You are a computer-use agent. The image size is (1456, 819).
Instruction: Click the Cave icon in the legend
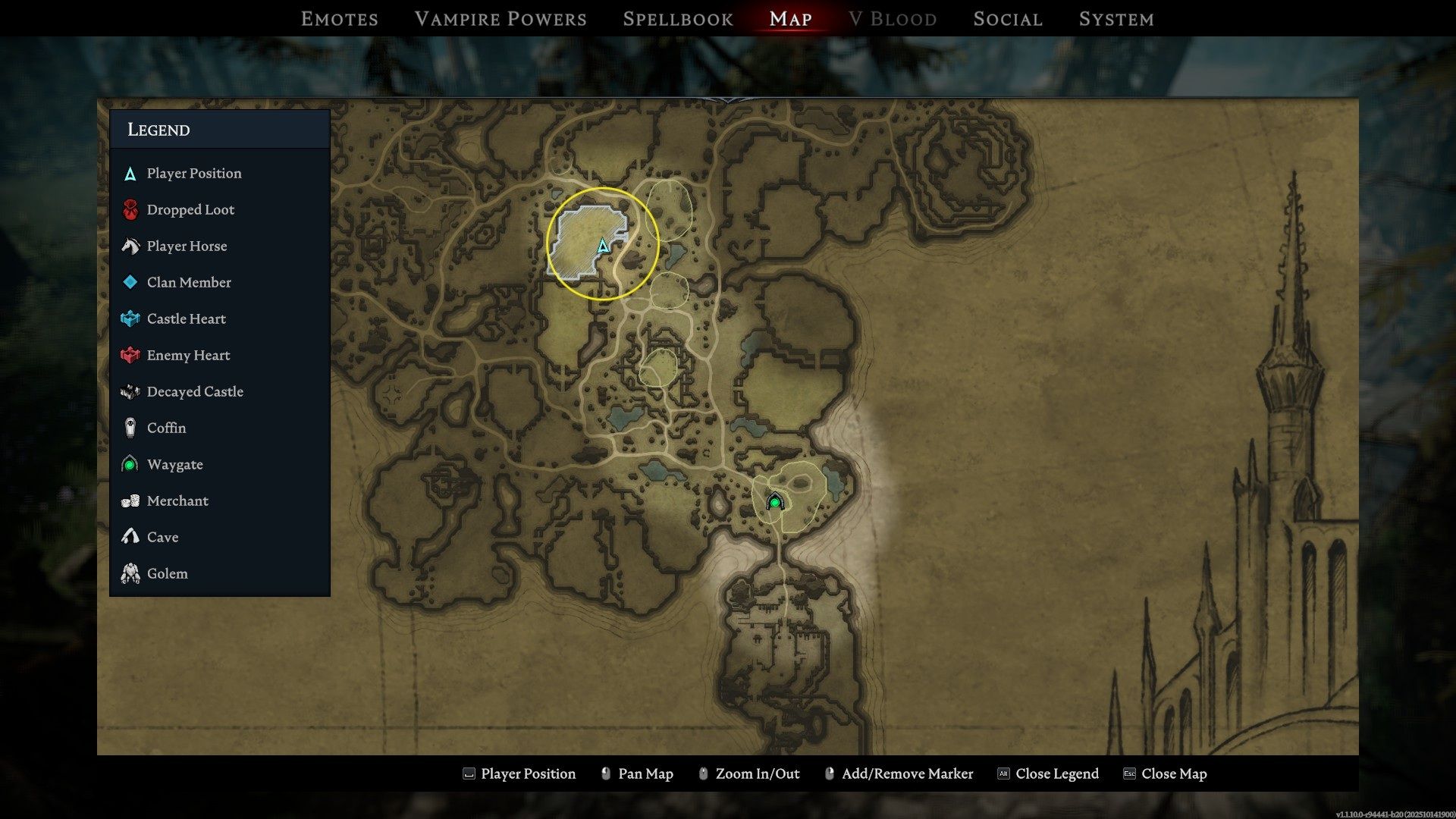click(130, 537)
